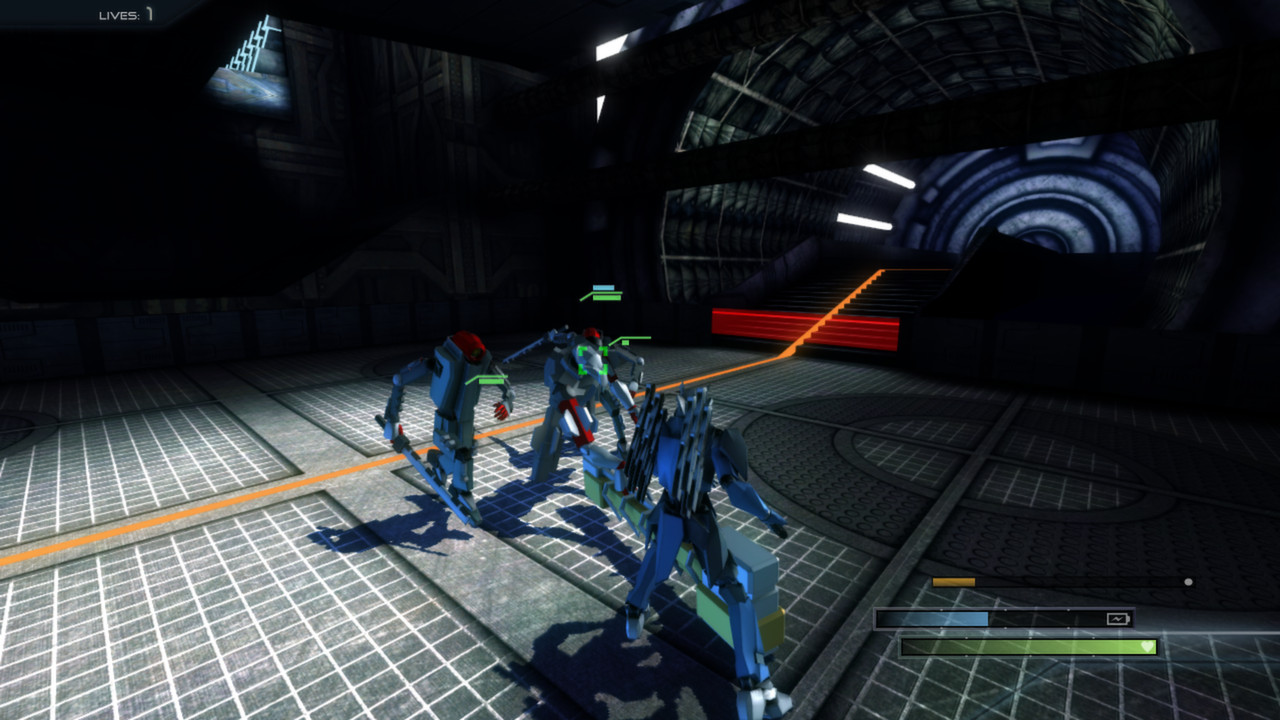Click the green health bar over the sword robot

[607, 298]
